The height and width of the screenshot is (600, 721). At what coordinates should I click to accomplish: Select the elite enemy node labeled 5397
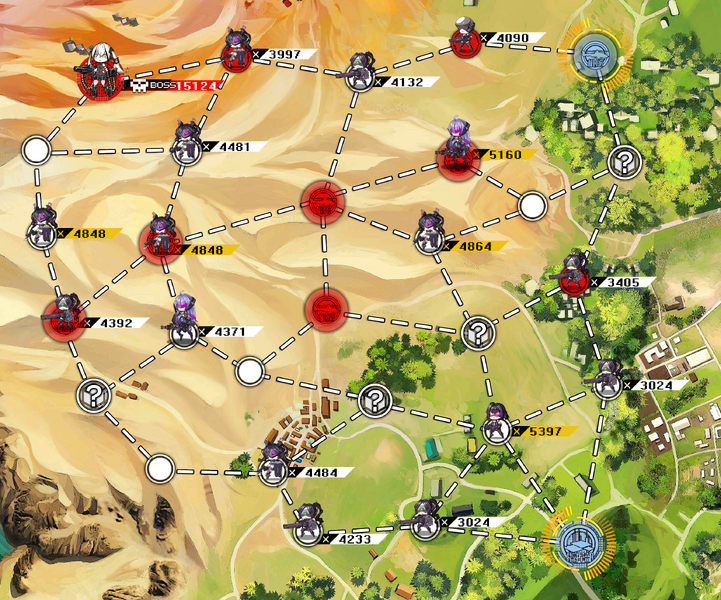pos(496,428)
